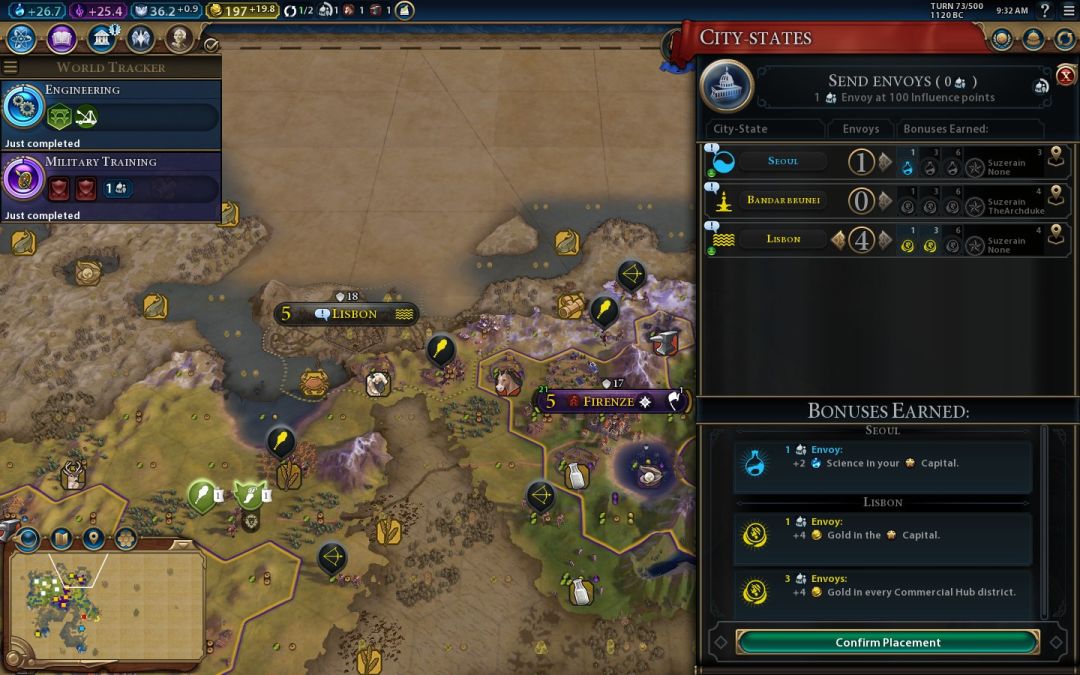Open the Government screen
Viewport: 1080px width, 675px height.
click(x=102, y=39)
